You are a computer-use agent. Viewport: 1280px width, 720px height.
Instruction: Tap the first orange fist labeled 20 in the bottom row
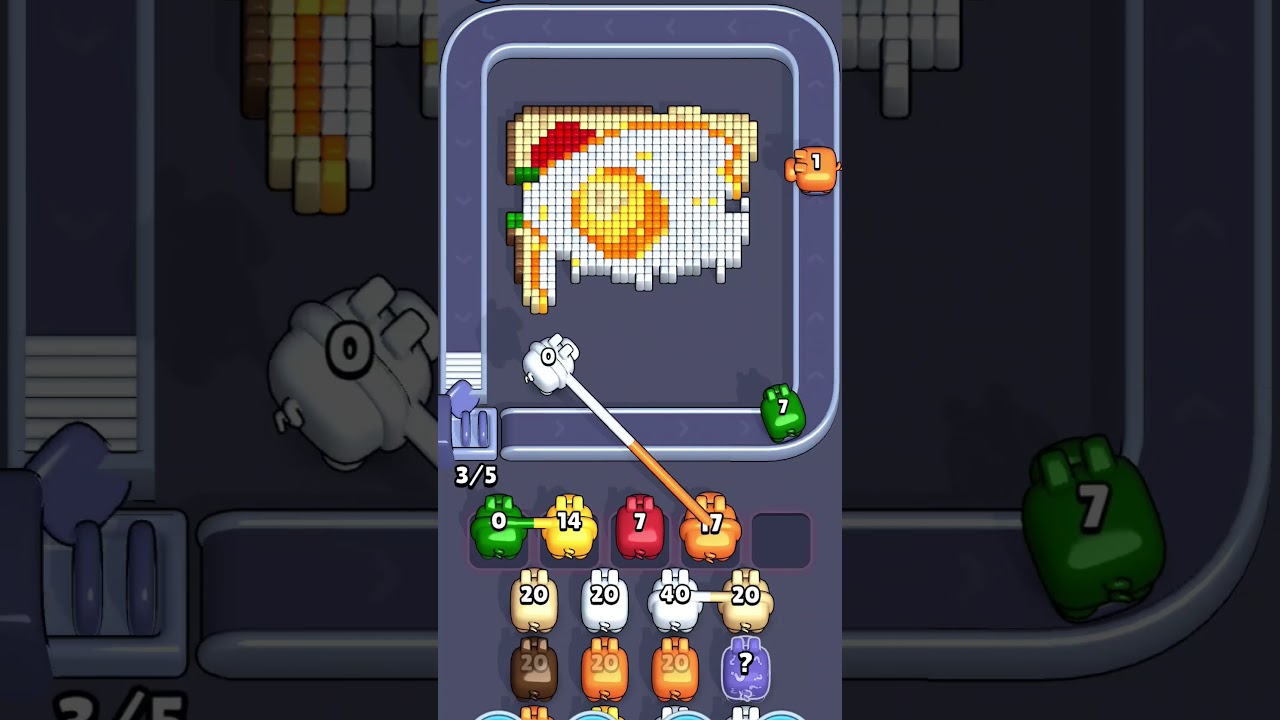coord(603,666)
